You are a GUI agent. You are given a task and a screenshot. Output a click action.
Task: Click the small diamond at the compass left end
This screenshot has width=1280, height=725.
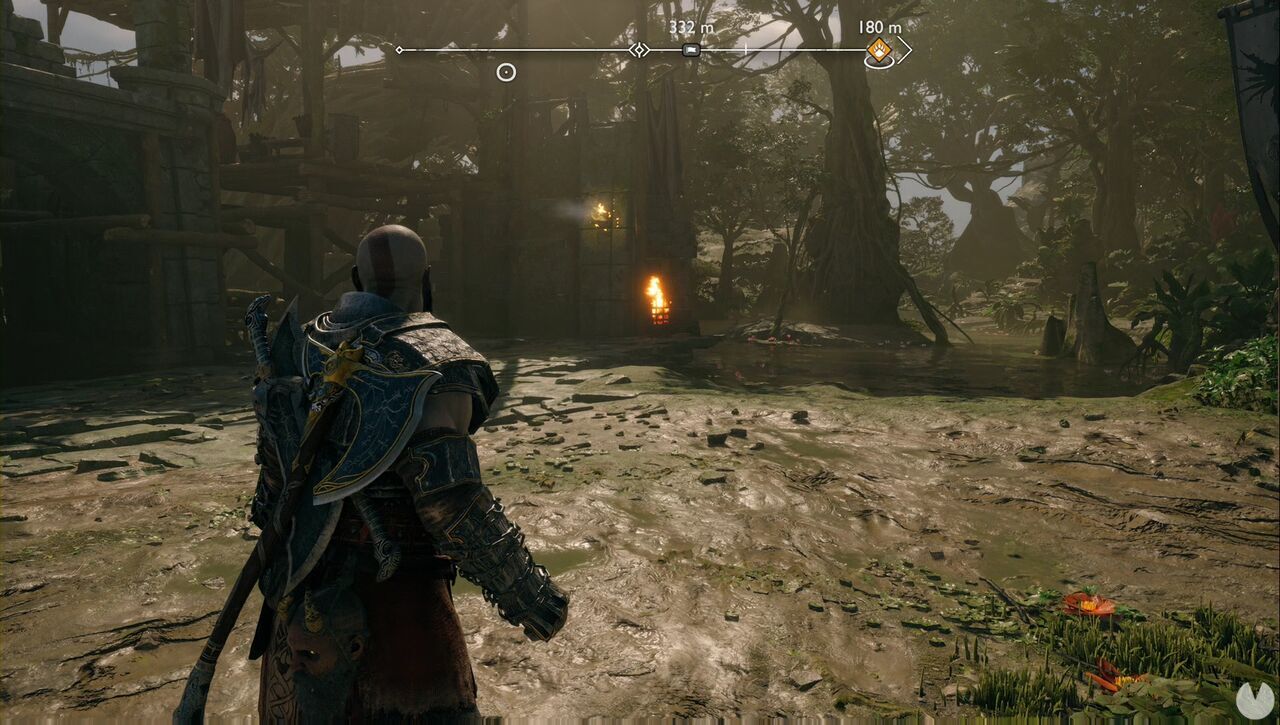point(399,49)
